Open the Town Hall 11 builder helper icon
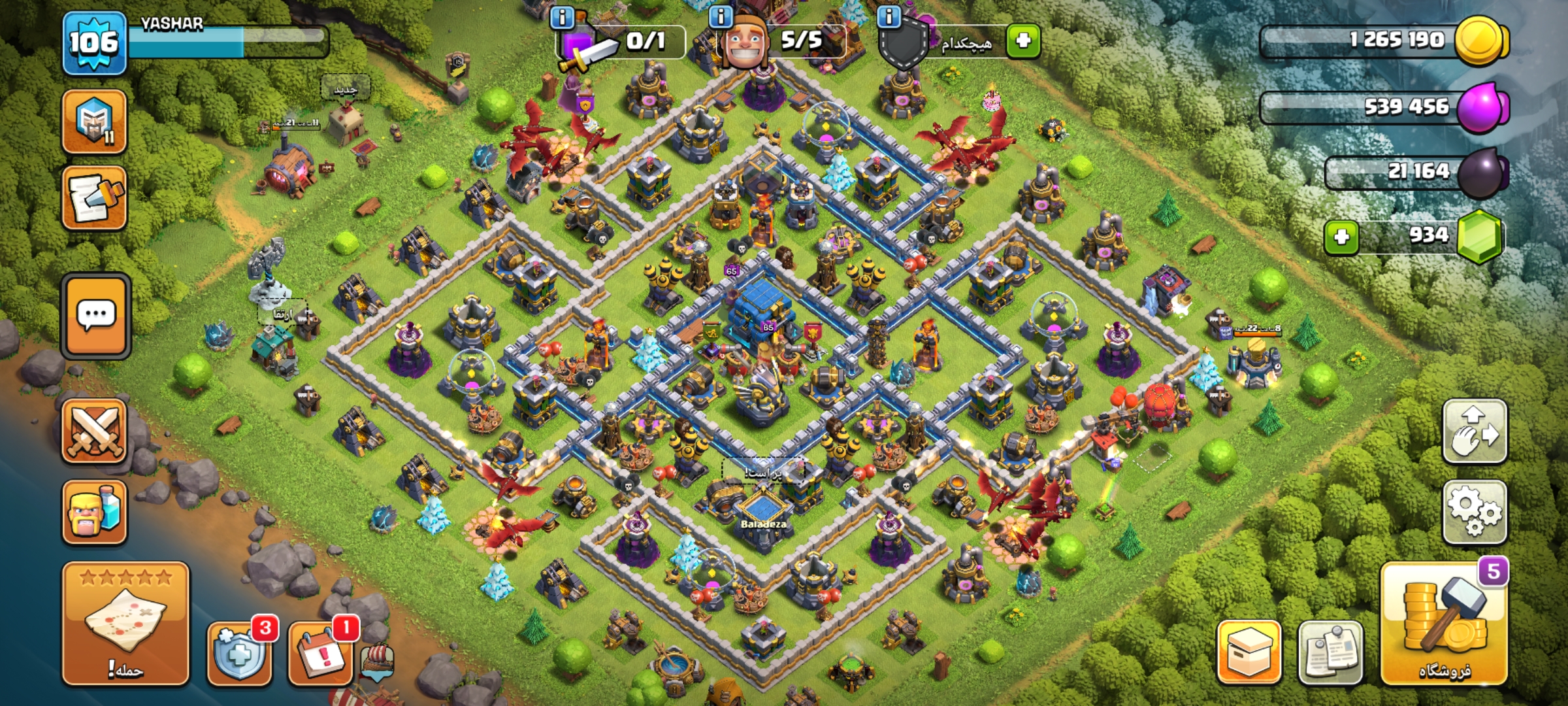The image size is (1568, 706). click(x=94, y=122)
